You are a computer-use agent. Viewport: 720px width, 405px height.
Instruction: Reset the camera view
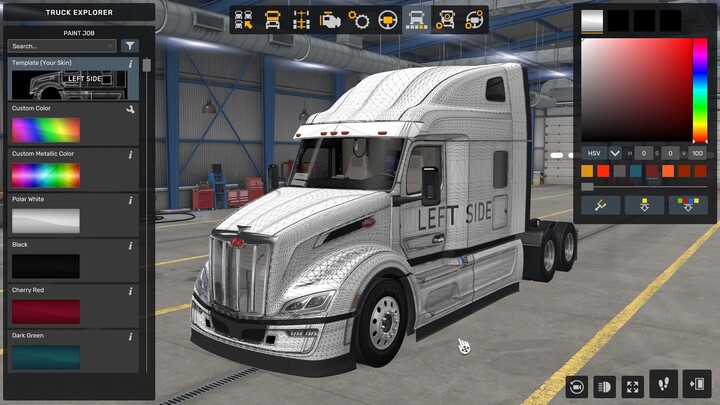click(x=576, y=386)
